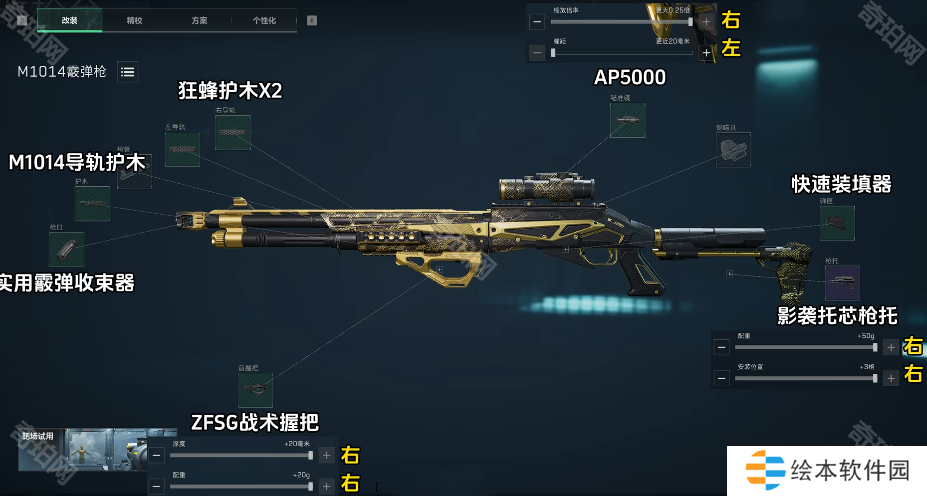
Task: Increase the foregrip 厚度 with plus
Action: (326, 455)
